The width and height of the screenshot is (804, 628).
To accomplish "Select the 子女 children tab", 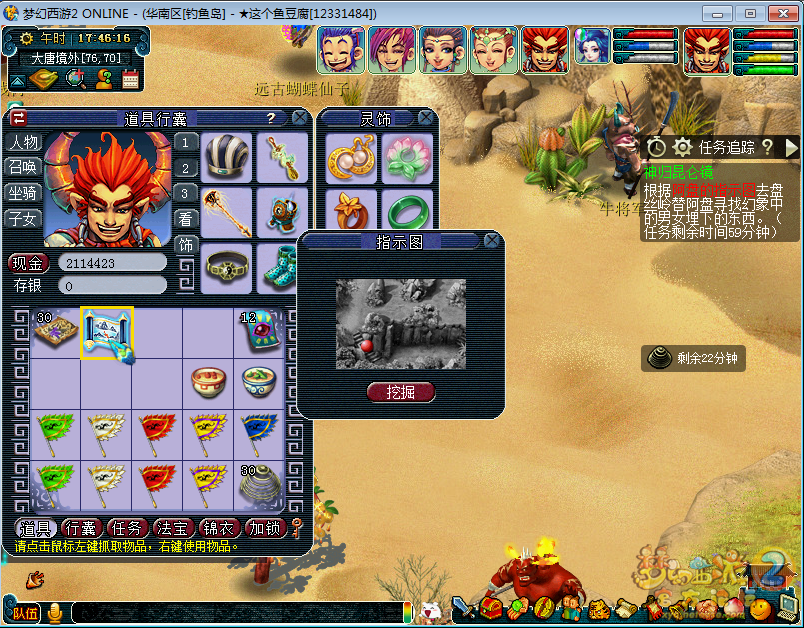I will click(x=23, y=218).
